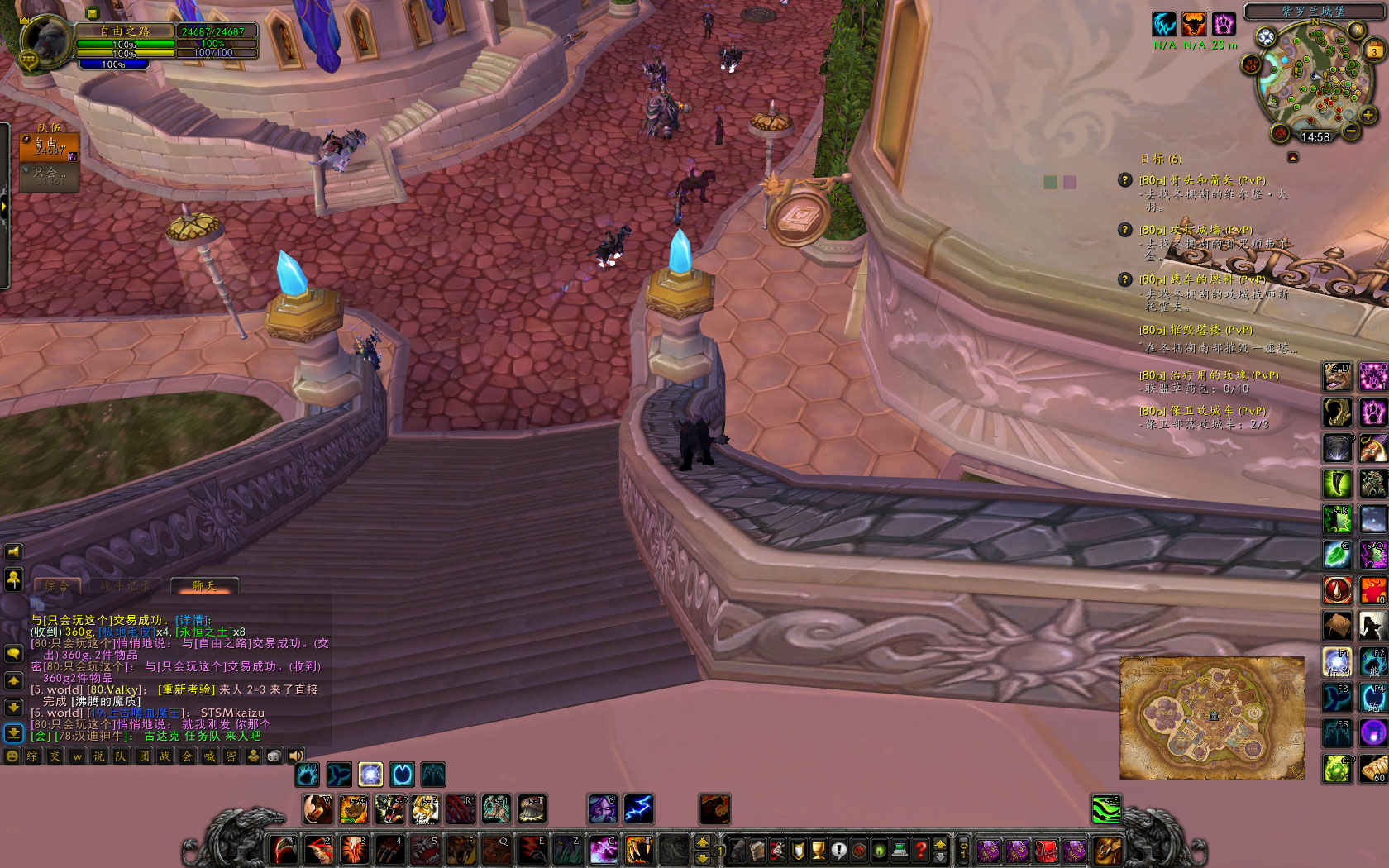Open game options via the computer screen icon

899,850
